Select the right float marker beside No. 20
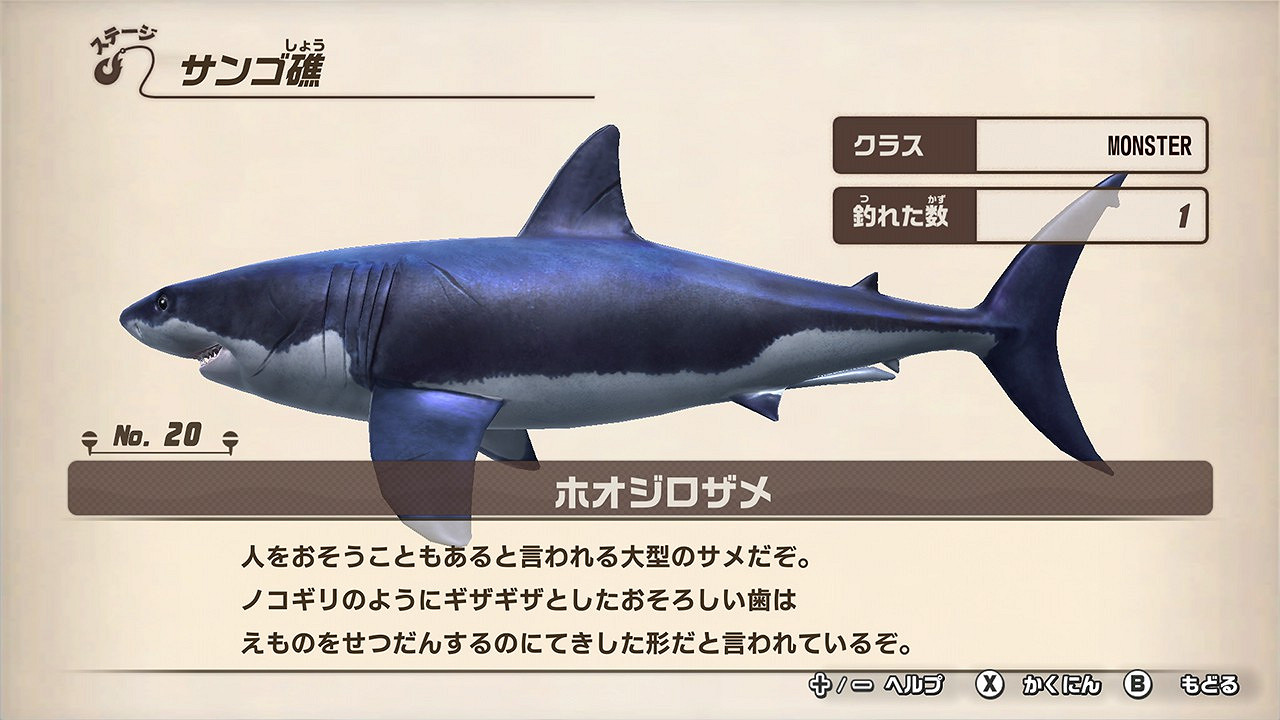This screenshot has width=1280, height=720. tap(231, 436)
